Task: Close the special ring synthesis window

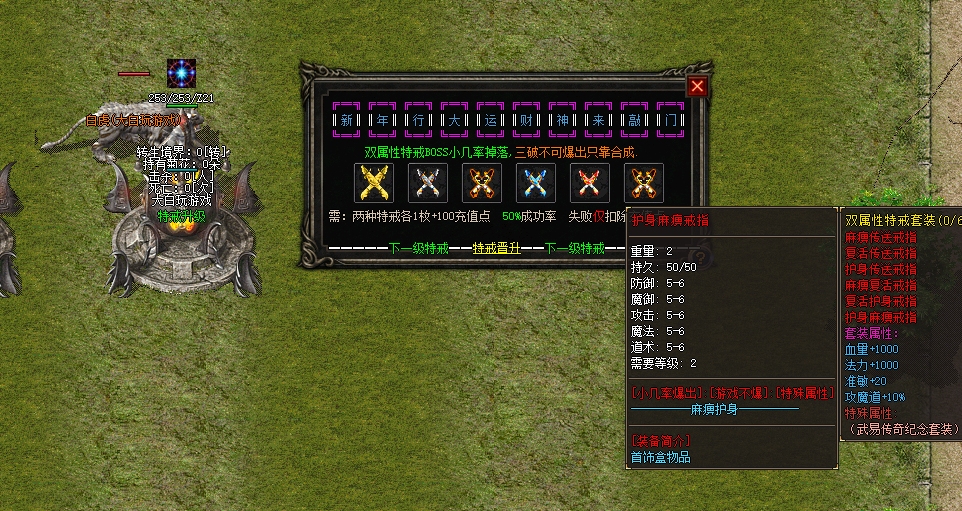Action: tap(697, 87)
